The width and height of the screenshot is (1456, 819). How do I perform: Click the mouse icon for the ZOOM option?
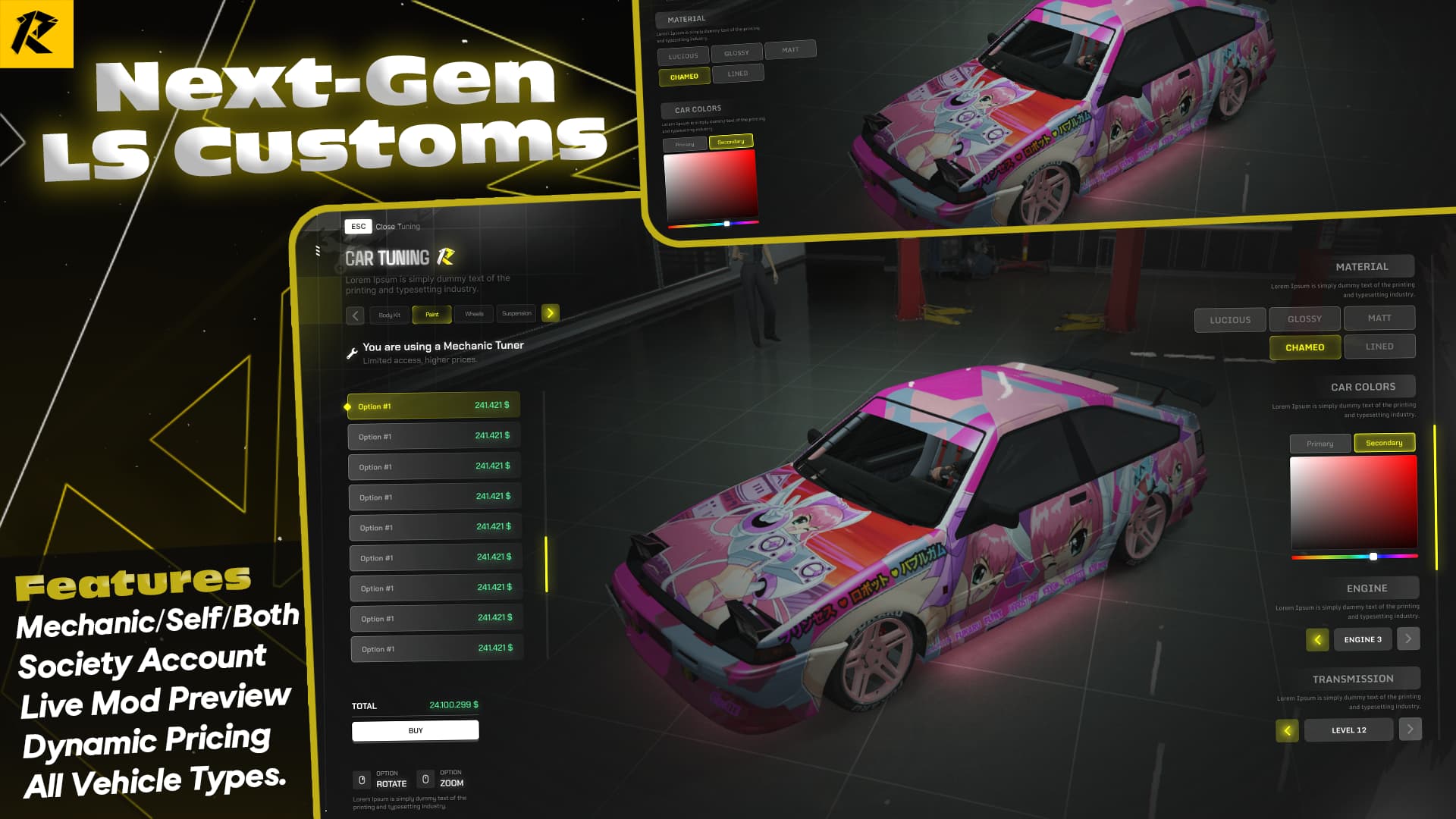point(427,779)
